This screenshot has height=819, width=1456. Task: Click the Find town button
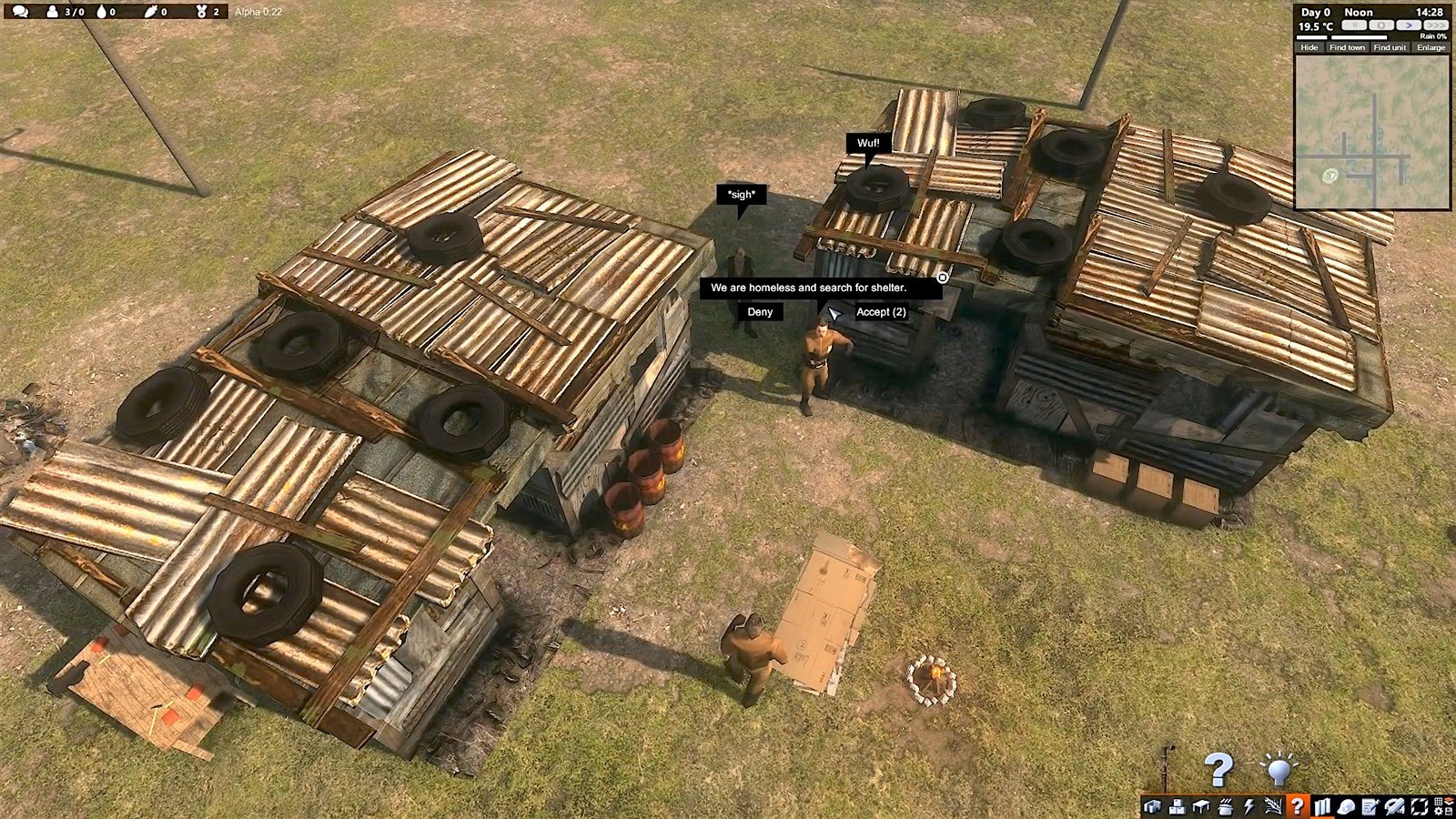point(1347,47)
